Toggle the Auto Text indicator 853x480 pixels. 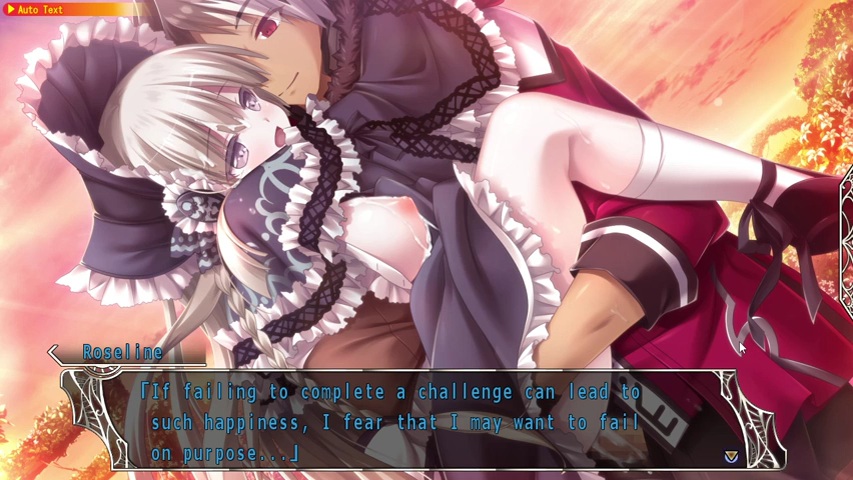coord(34,9)
